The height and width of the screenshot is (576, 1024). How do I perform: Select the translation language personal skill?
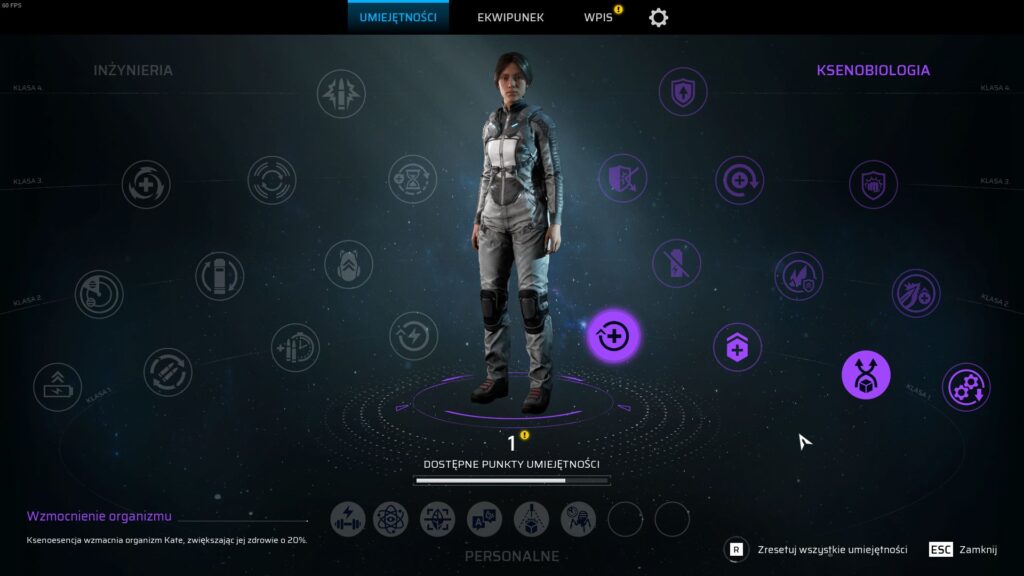pos(485,519)
